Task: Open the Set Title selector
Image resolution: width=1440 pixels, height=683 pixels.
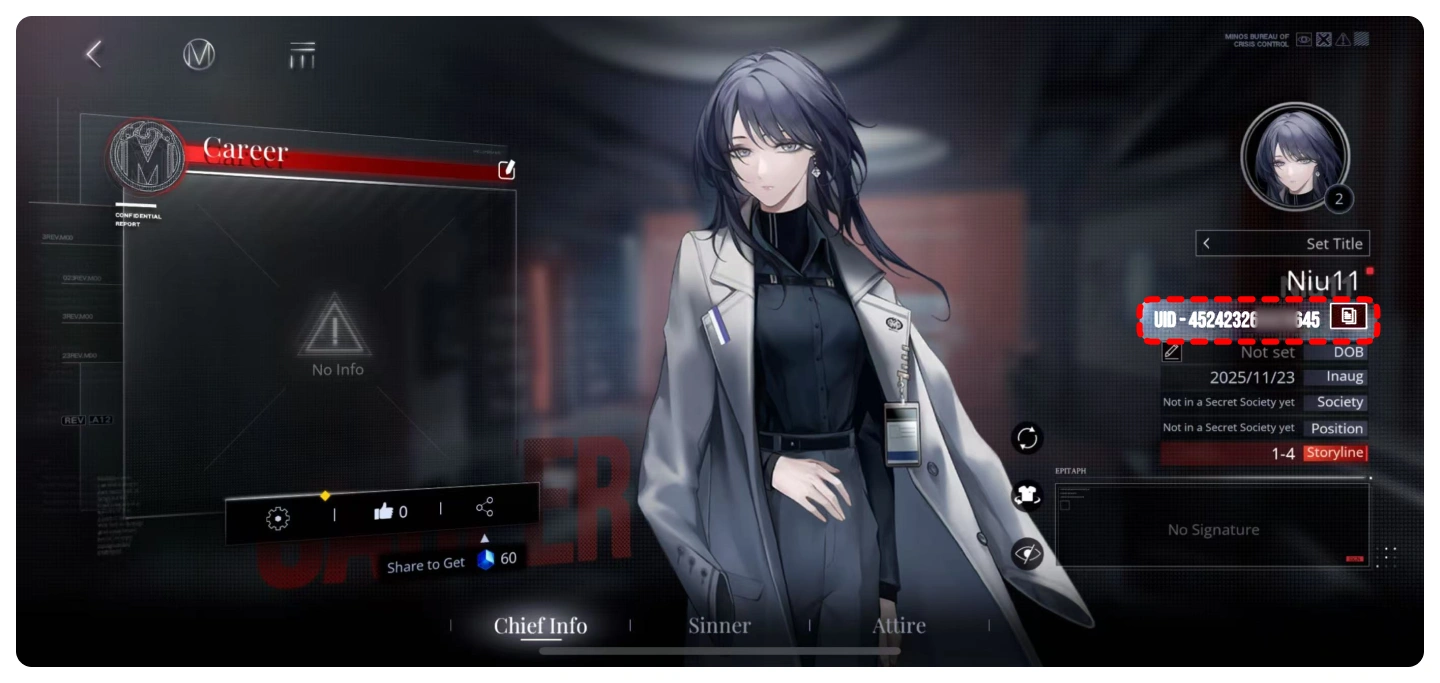Action: click(x=1282, y=244)
